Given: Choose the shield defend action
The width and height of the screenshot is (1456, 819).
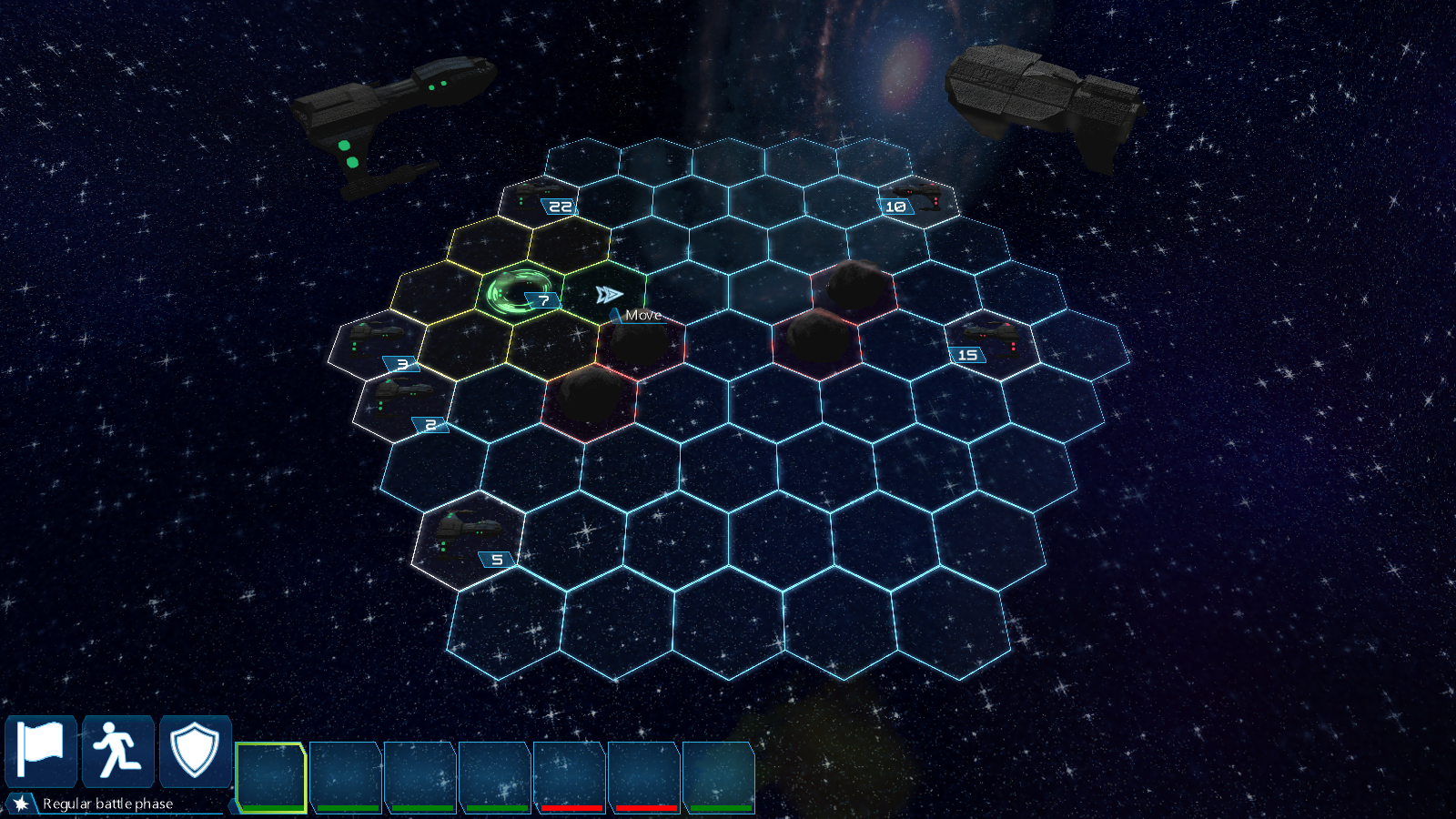Looking at the screenshot, I should (195, 752).
